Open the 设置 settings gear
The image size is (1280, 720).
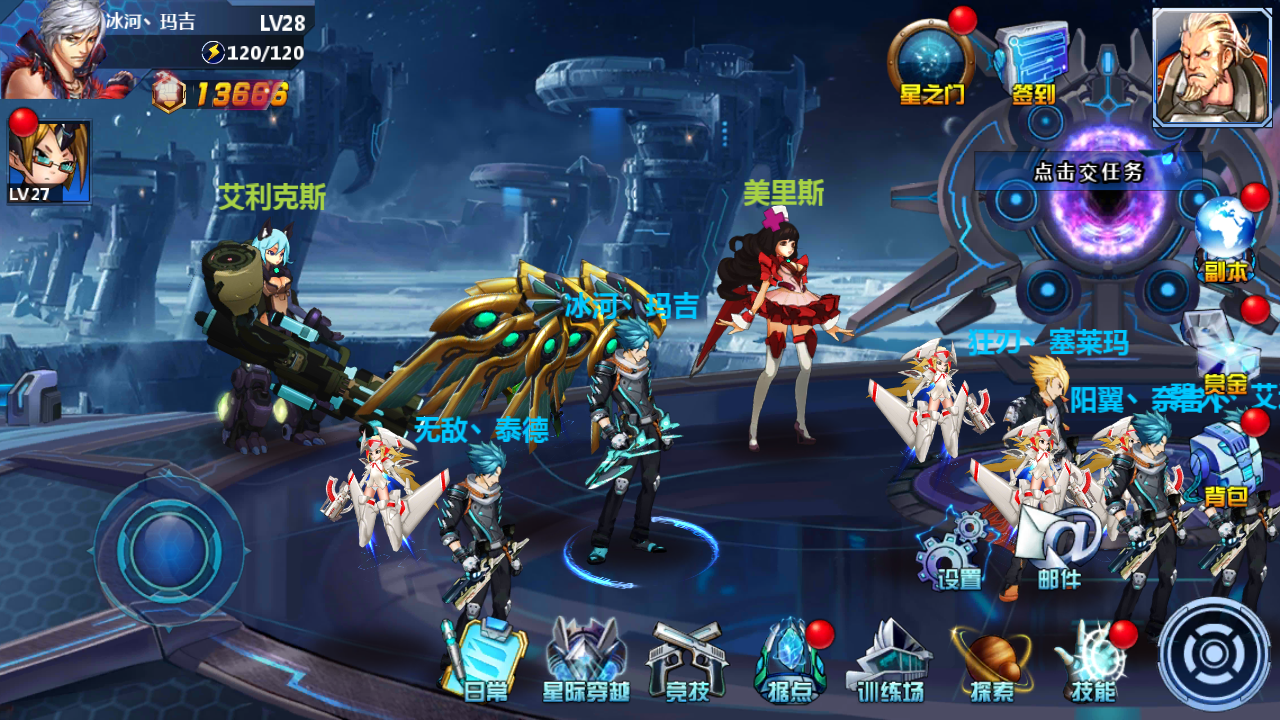(x=953, y=550)
